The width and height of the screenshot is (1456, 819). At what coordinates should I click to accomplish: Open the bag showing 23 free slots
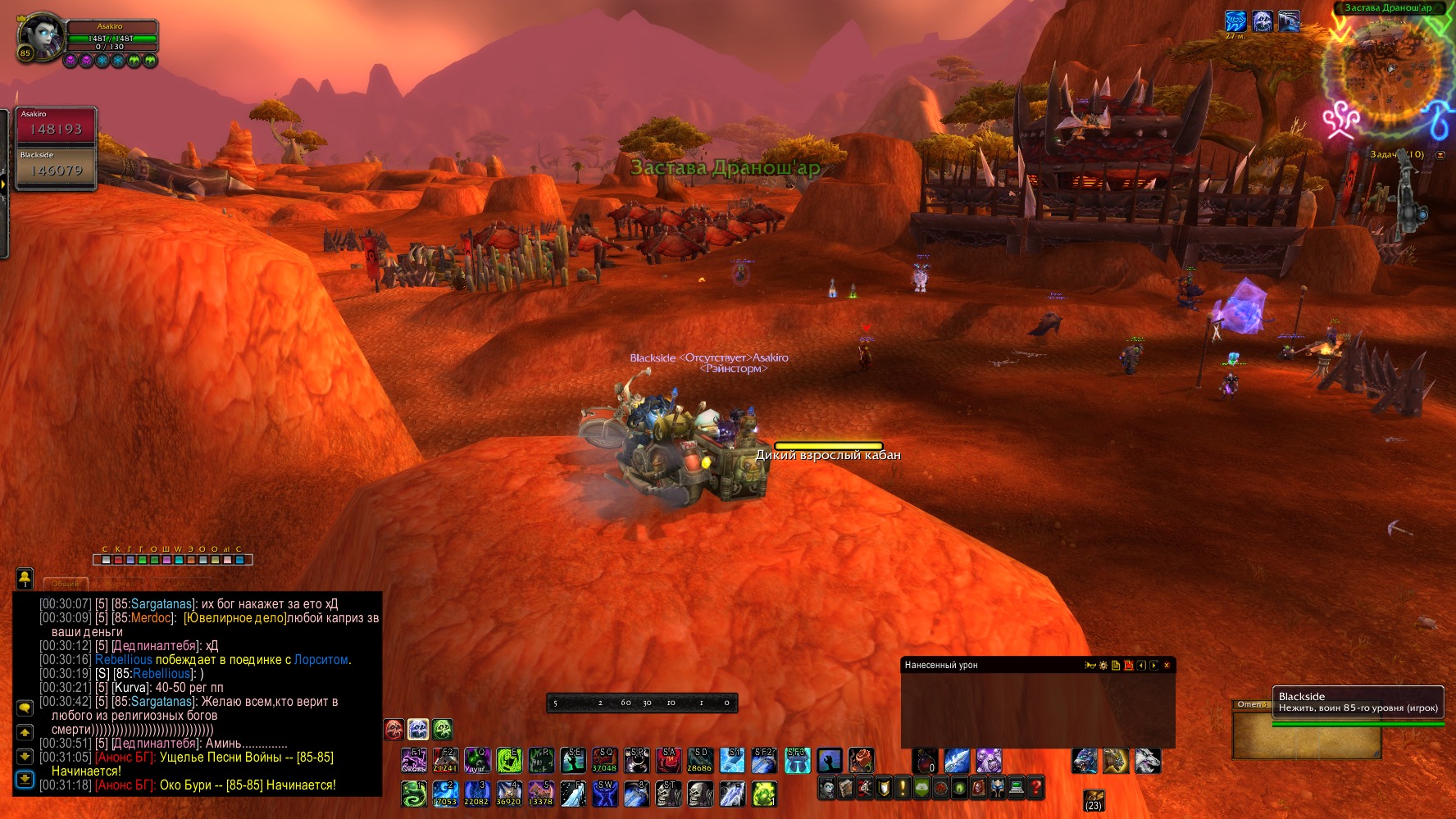1094,799
